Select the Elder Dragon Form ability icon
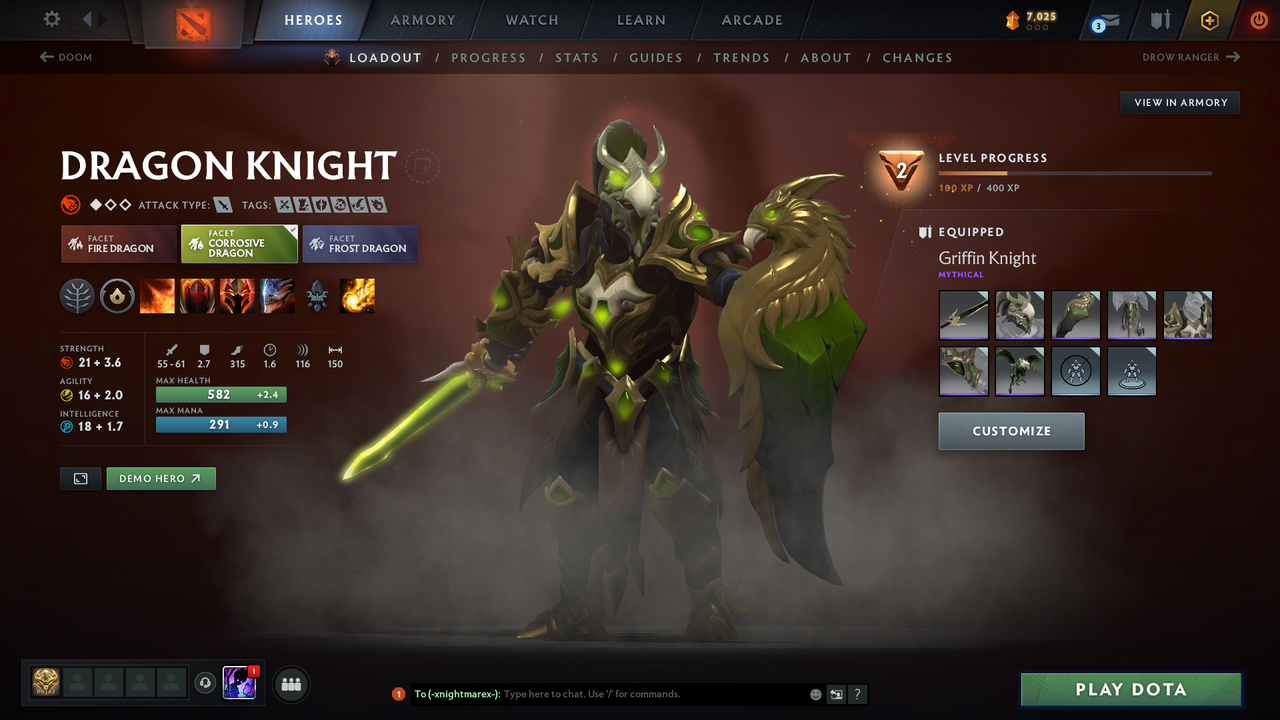1280x720 pixels. [277, 296]
